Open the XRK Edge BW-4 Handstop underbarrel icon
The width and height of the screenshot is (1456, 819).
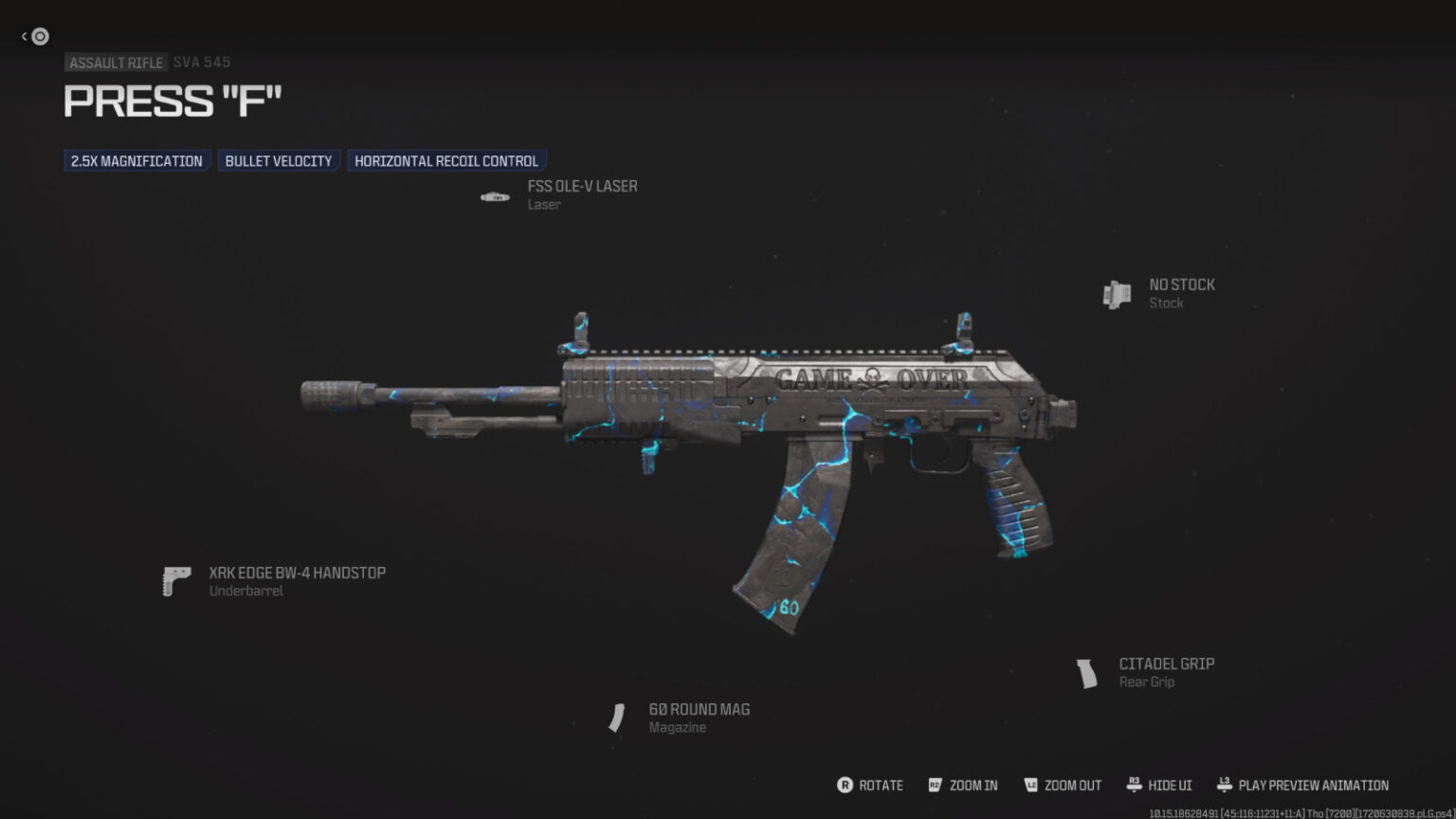[176, 579]
